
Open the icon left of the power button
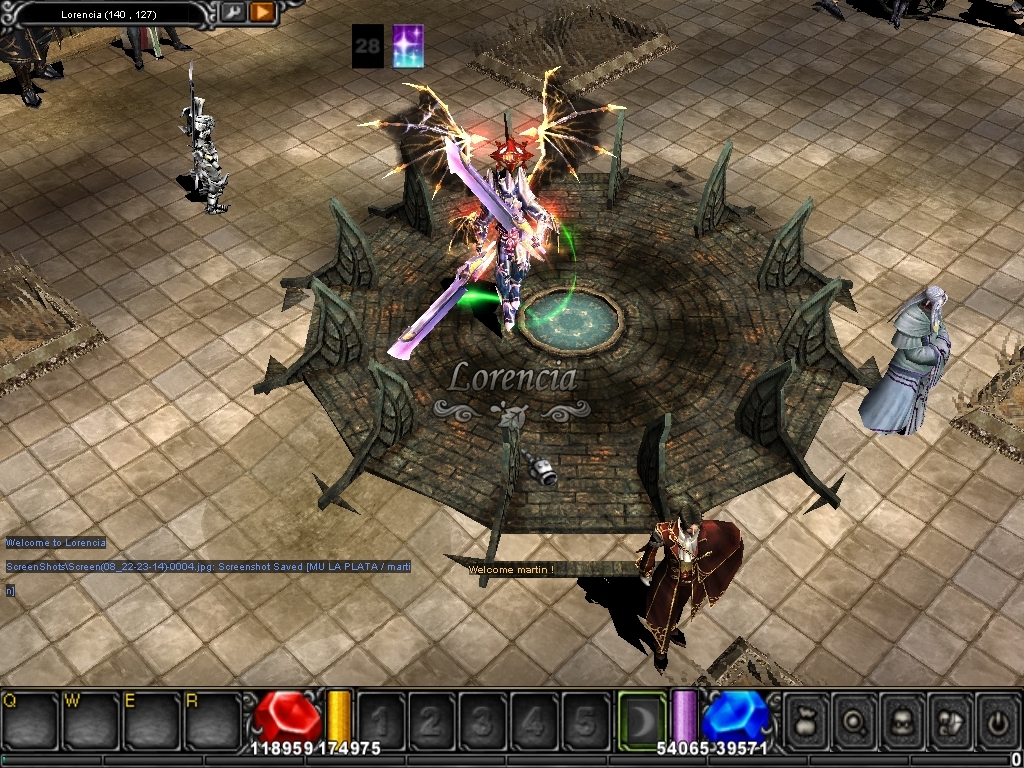pos(951,719)
